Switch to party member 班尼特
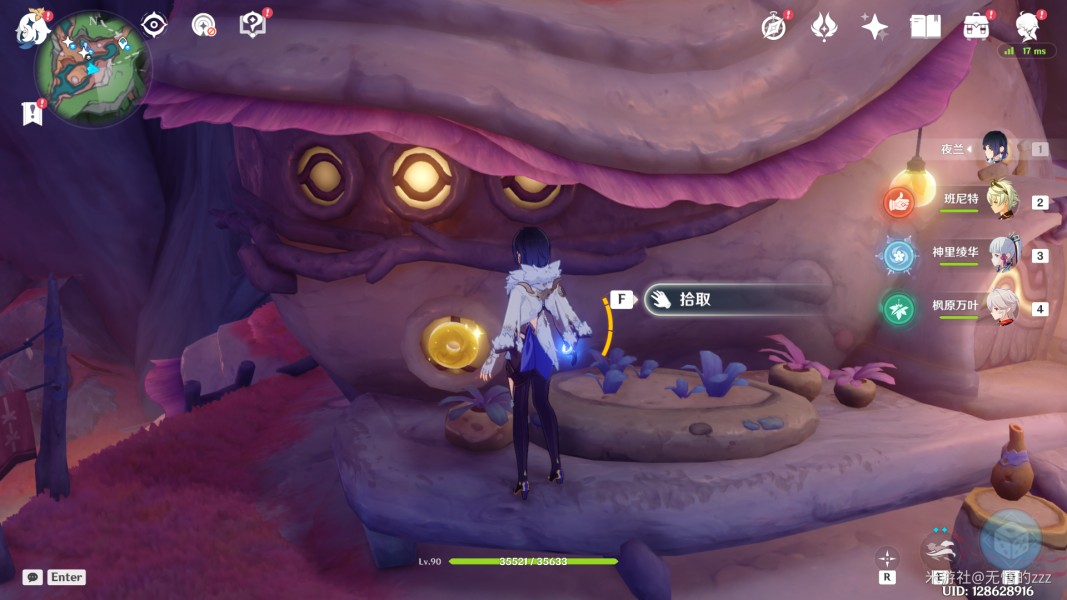Image resolution: width=1067 pixels, height=600 pixels. pos(1000,200)
